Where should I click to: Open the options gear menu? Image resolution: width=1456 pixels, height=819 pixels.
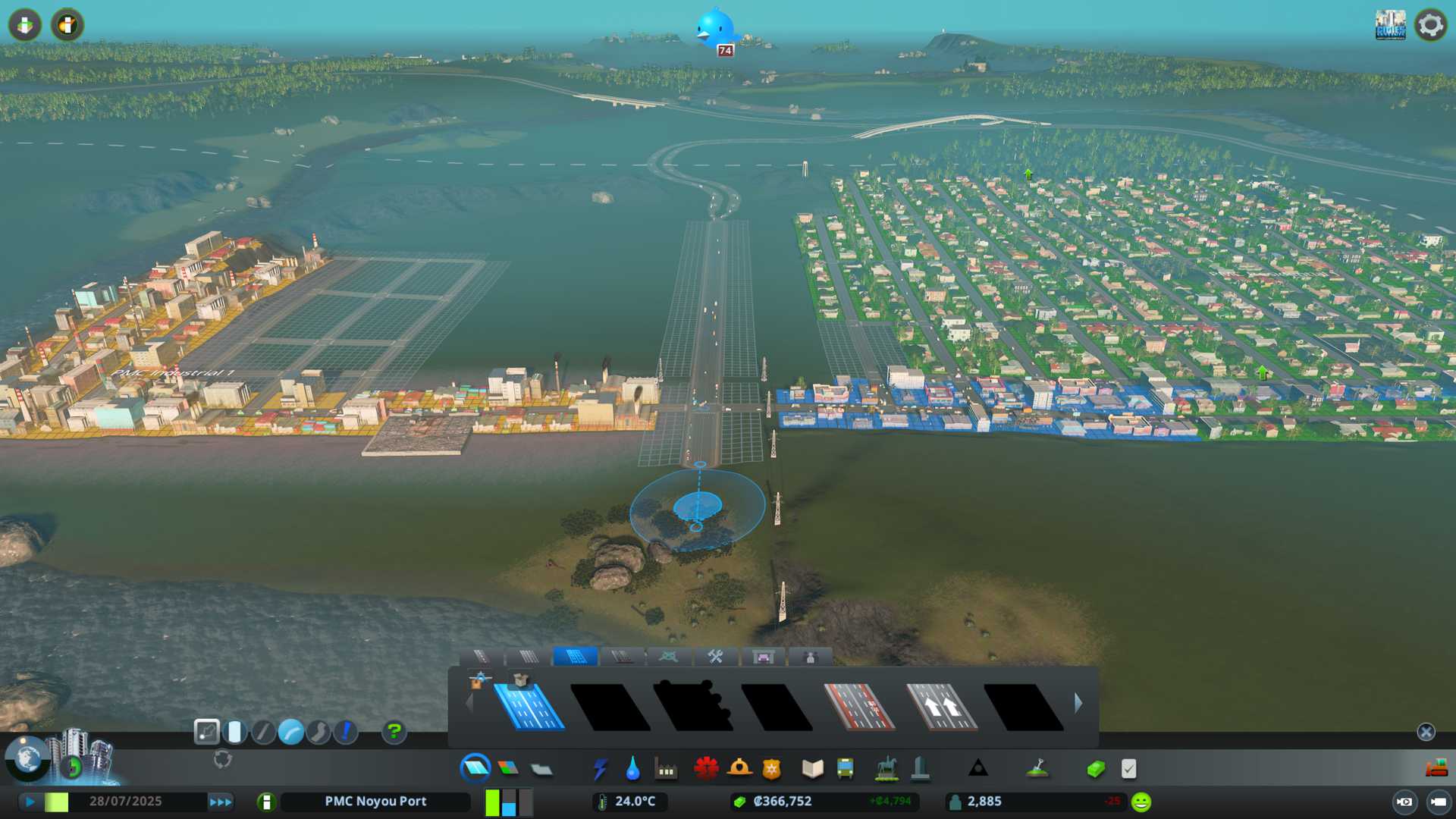pos(1430,25)
